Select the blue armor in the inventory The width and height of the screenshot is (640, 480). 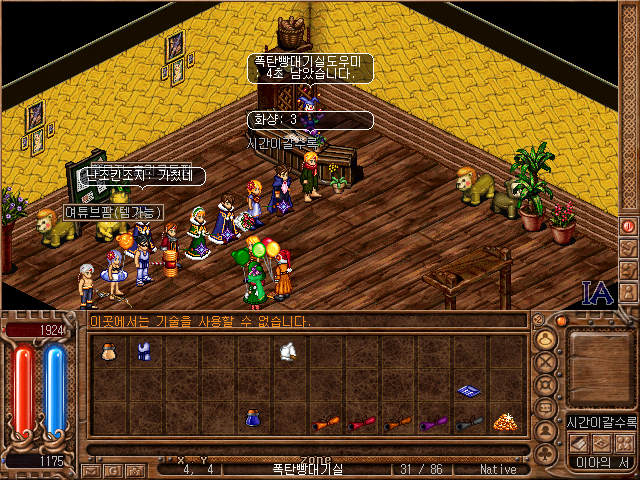pyautogui.click(x=144, y=351)
